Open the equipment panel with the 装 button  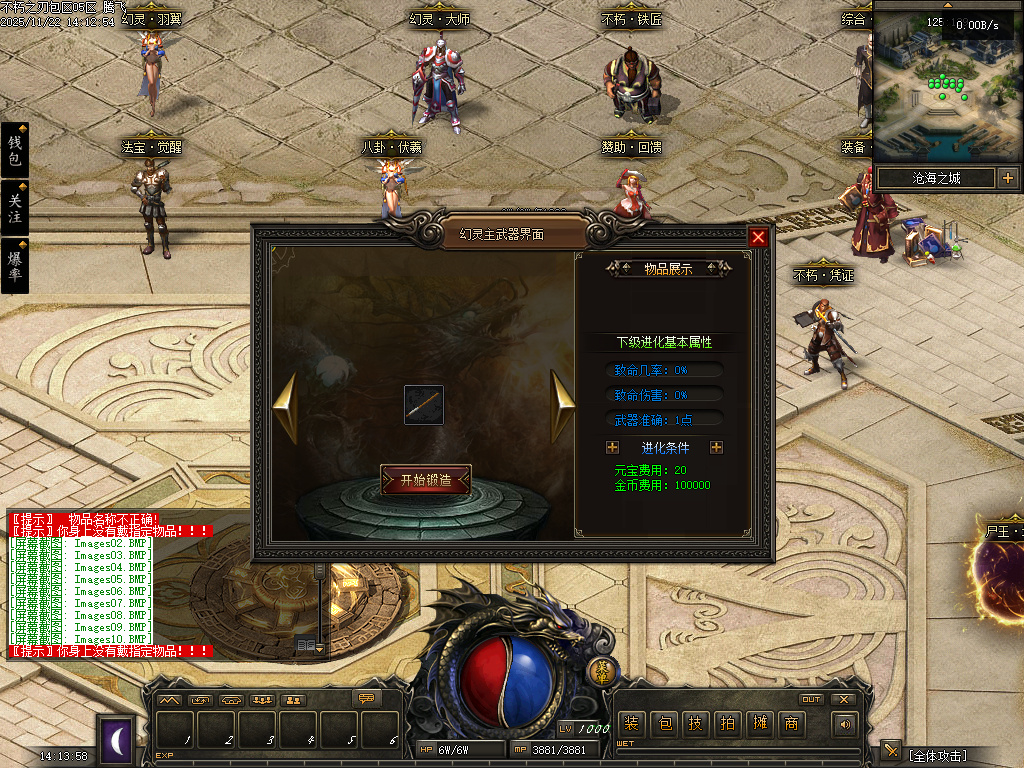pos(631,723)
